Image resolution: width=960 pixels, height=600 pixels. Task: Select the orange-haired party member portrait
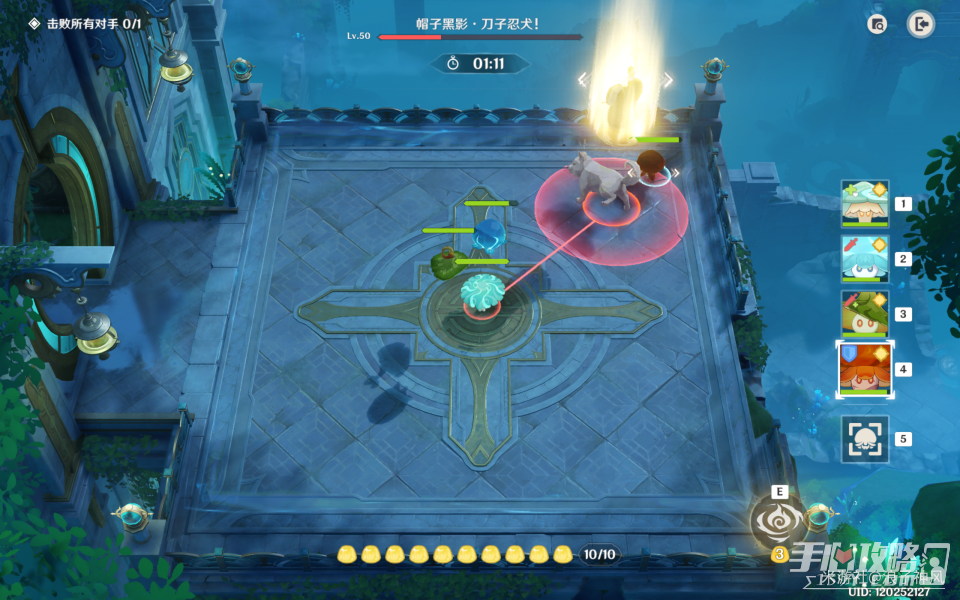[x=865, y=369]
